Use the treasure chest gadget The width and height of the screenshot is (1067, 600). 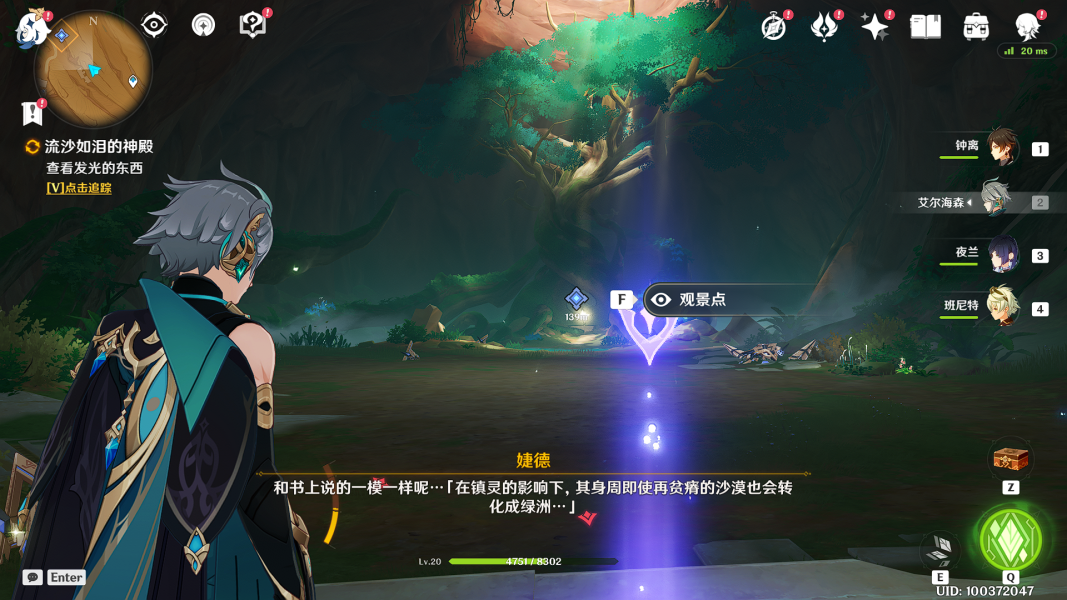point(1010,459)
